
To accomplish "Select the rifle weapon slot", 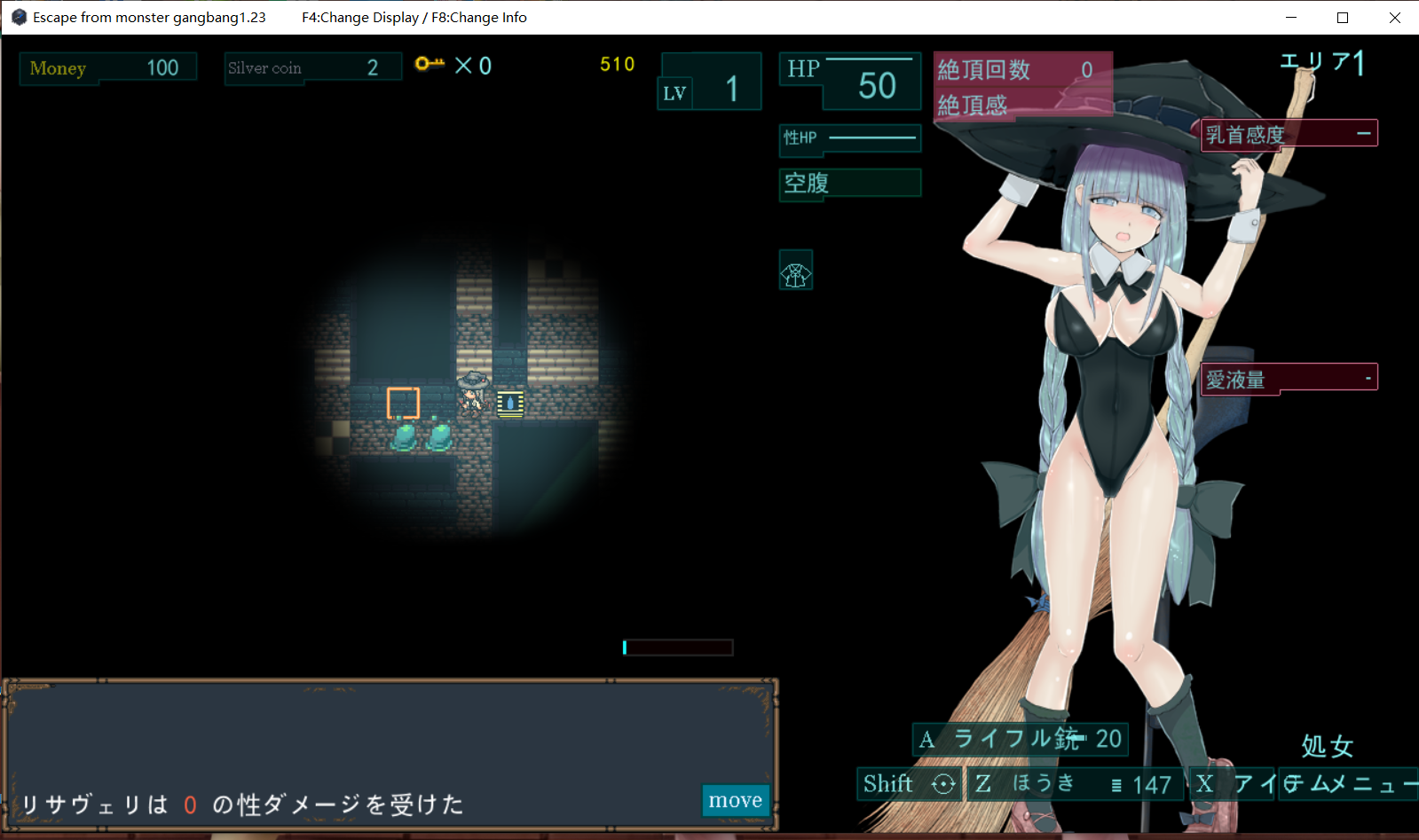I will [x=1021, y=739].
